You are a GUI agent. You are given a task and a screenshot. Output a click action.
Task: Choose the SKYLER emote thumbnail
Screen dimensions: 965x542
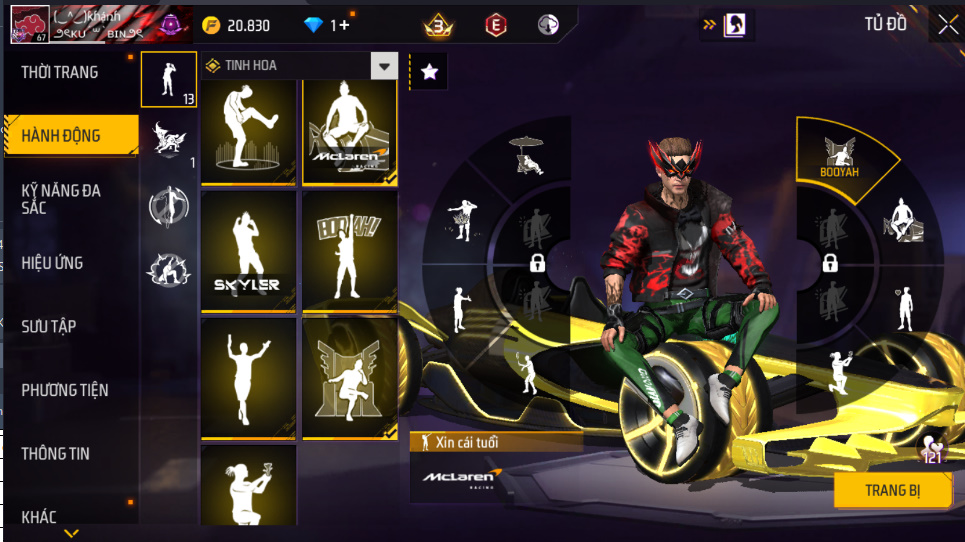coord(249,252)
